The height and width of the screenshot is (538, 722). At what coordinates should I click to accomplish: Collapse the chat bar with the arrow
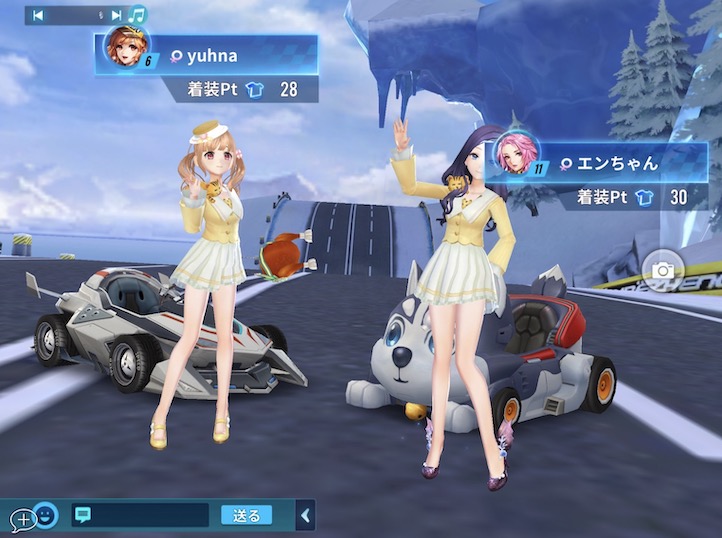[306, 516]
